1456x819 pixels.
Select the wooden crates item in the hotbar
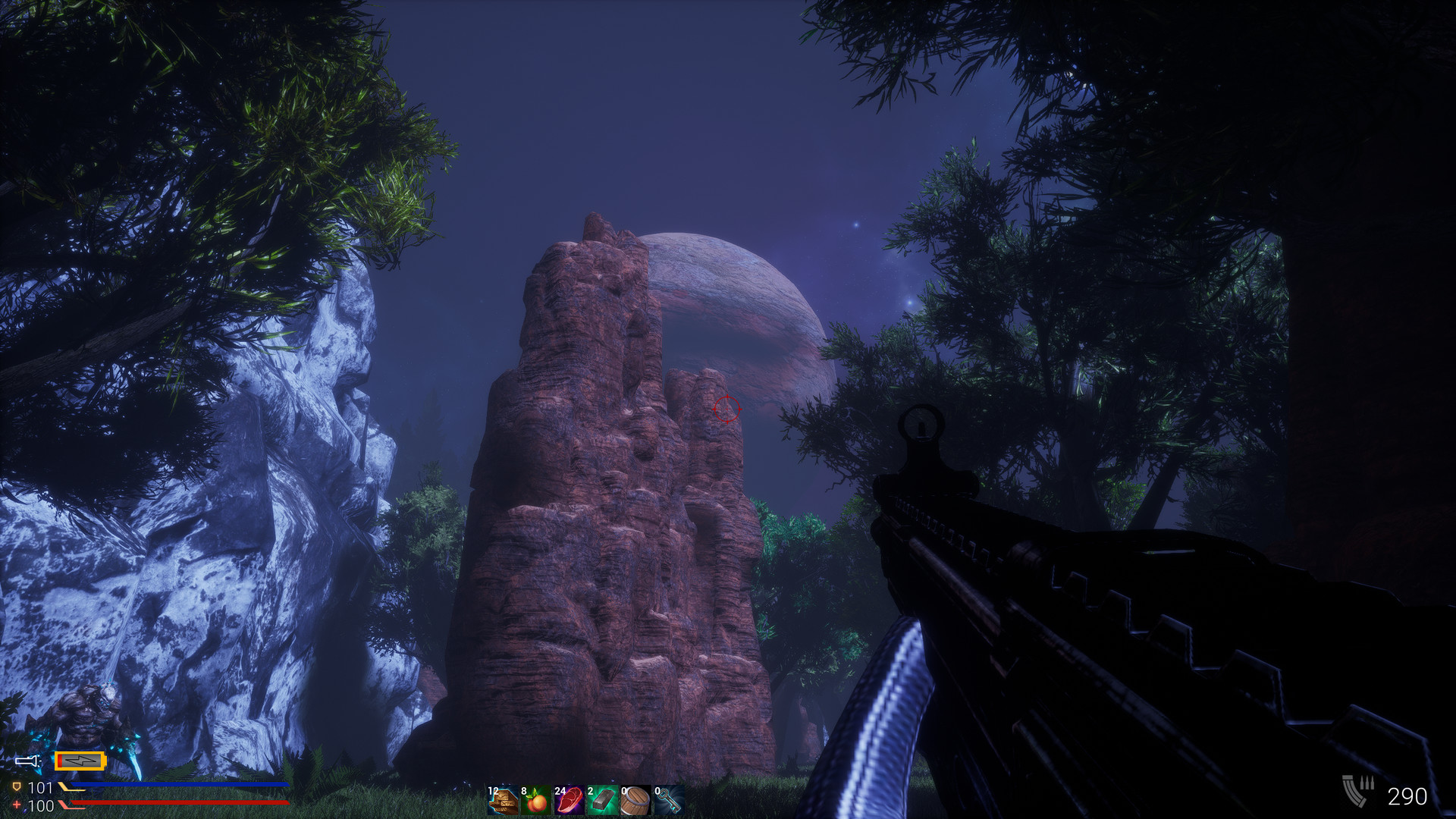tap(504, 801)
